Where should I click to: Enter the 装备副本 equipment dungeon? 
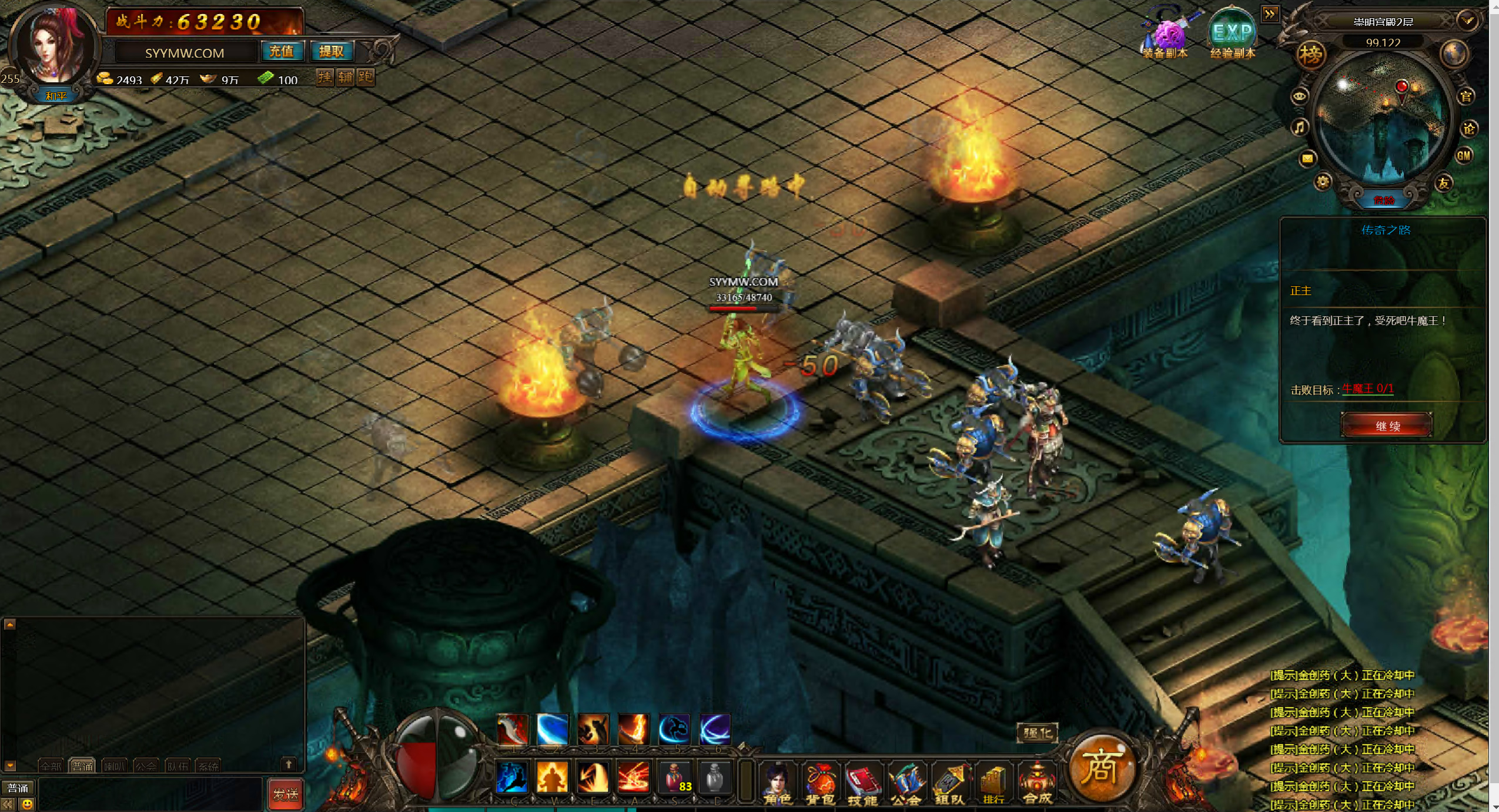point(1165,35)
